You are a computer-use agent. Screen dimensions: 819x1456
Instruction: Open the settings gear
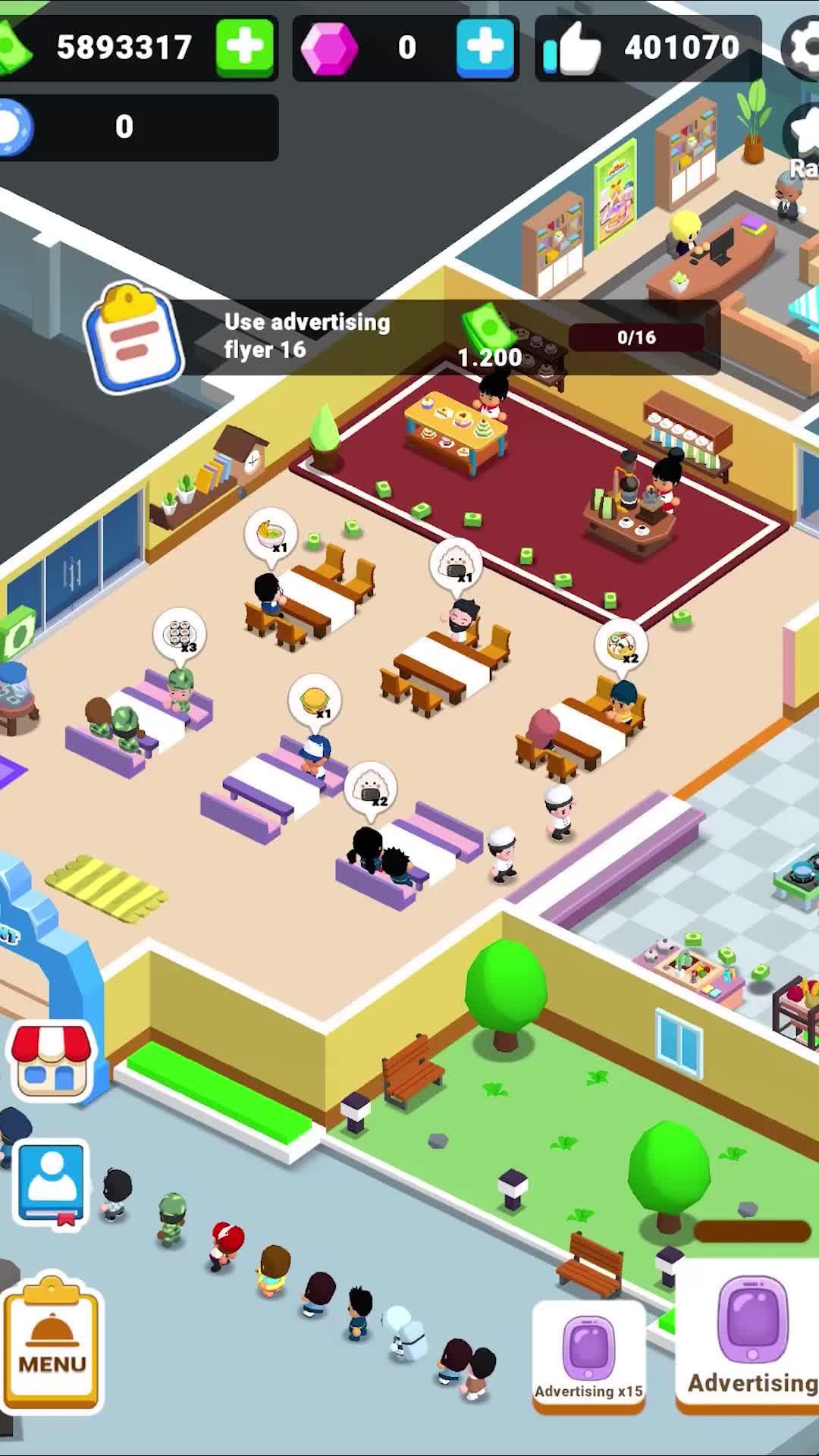[804, 47]
